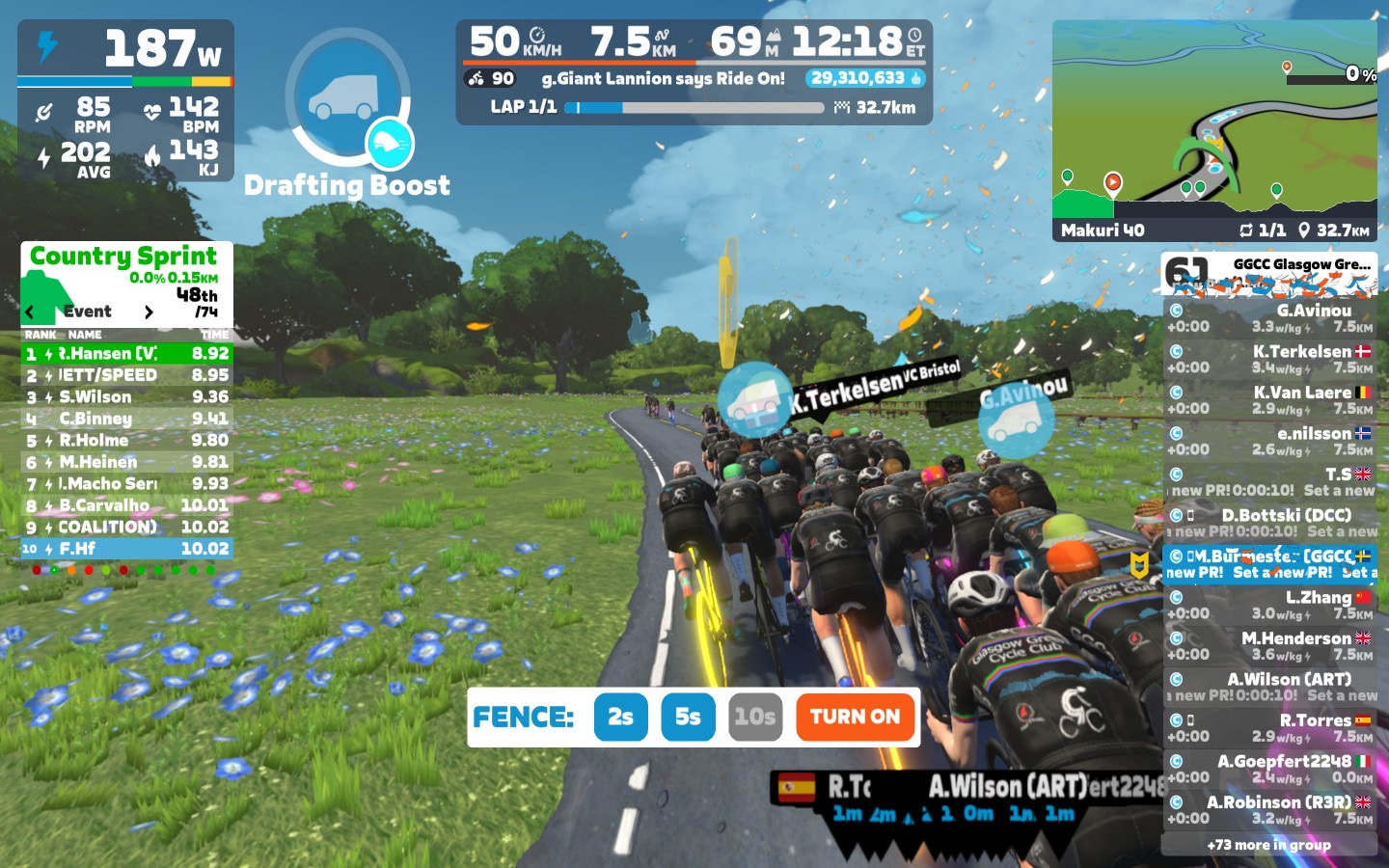Viewport: 1389px width, 868px height.
Task: Choose the 5s fence distance
Action: pyautogui.click(x=688, y=717)
